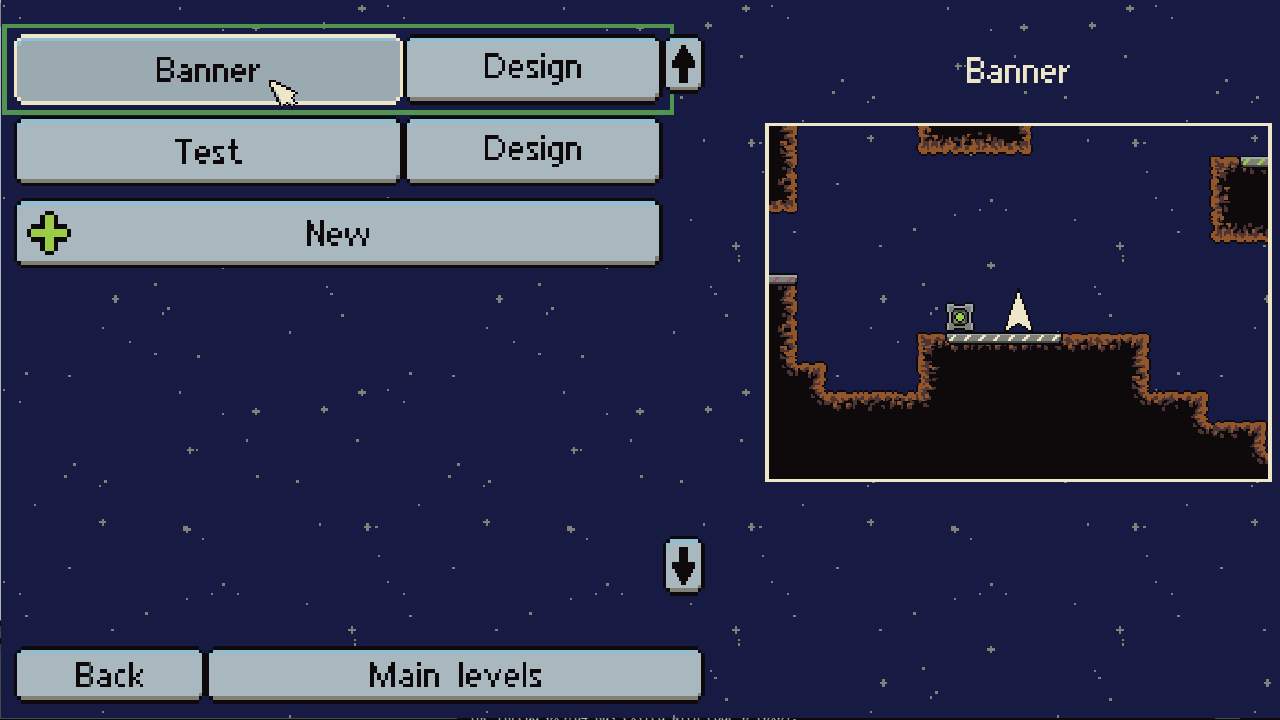Click the up arrow to scroll levels
This screenshot has height=720, width=1280.
(684, 64)
